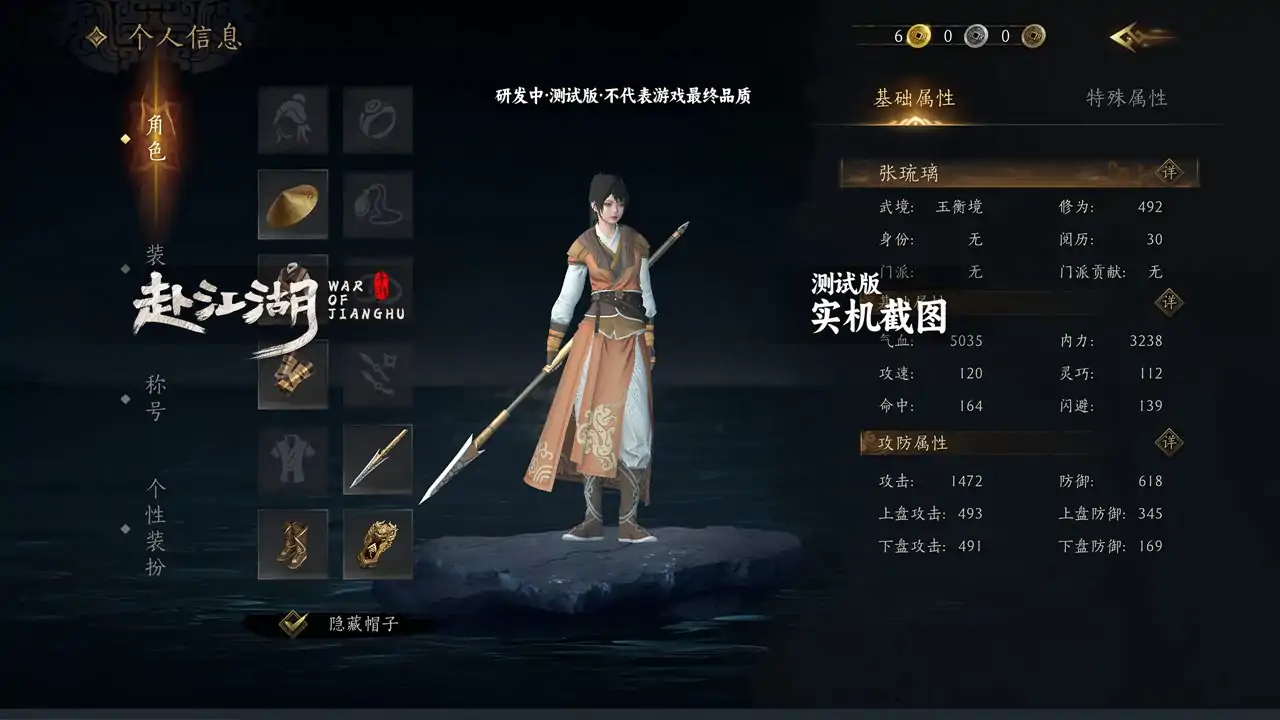1280x720 pixels.
Task: Switch to the 特殊属性 attributes tab
Action: [1127, 98]
